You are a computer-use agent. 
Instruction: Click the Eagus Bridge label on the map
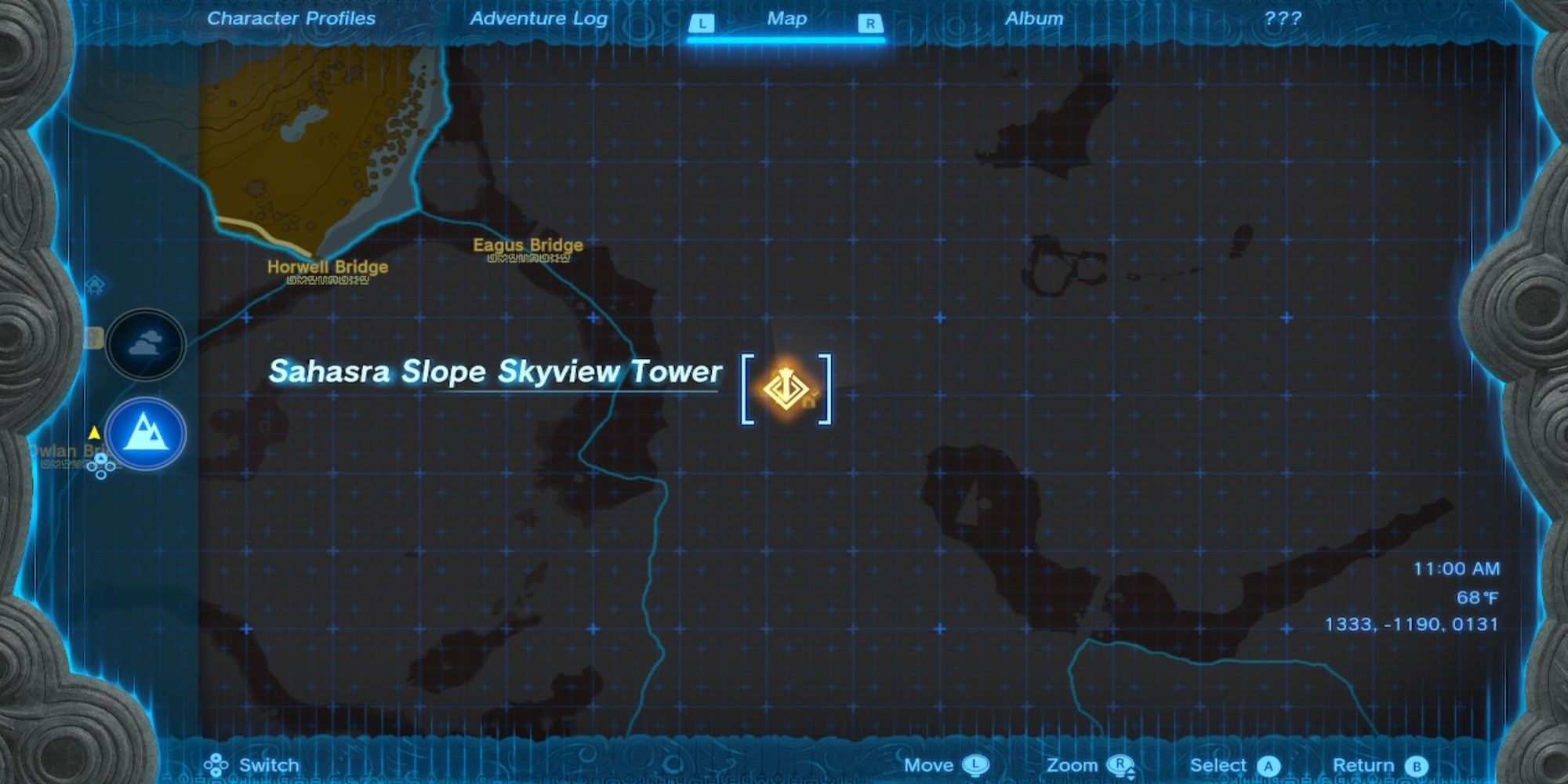(528, 245)
